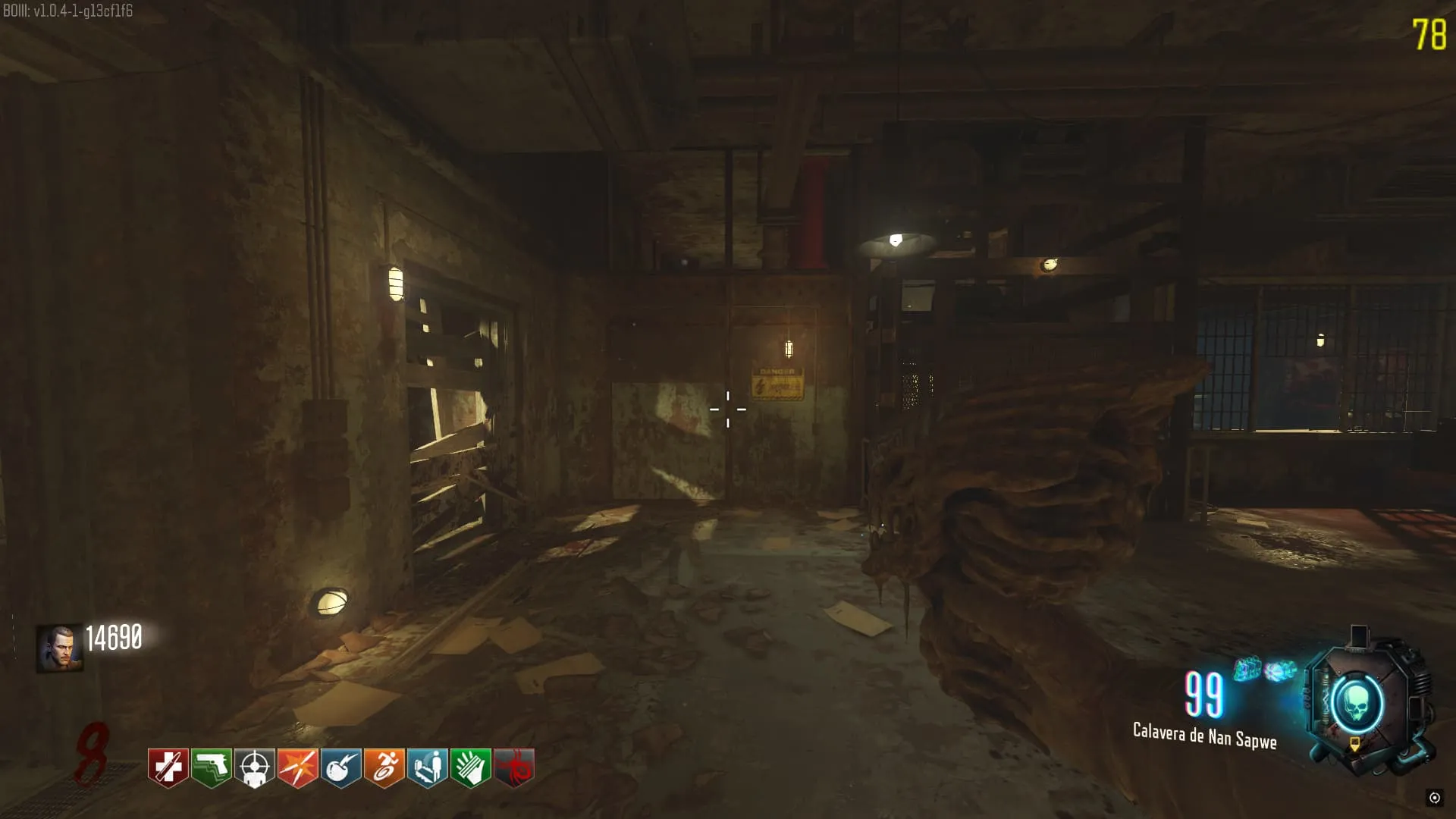Select the Stamin-Up running man perk

click(x=384, y=767)
